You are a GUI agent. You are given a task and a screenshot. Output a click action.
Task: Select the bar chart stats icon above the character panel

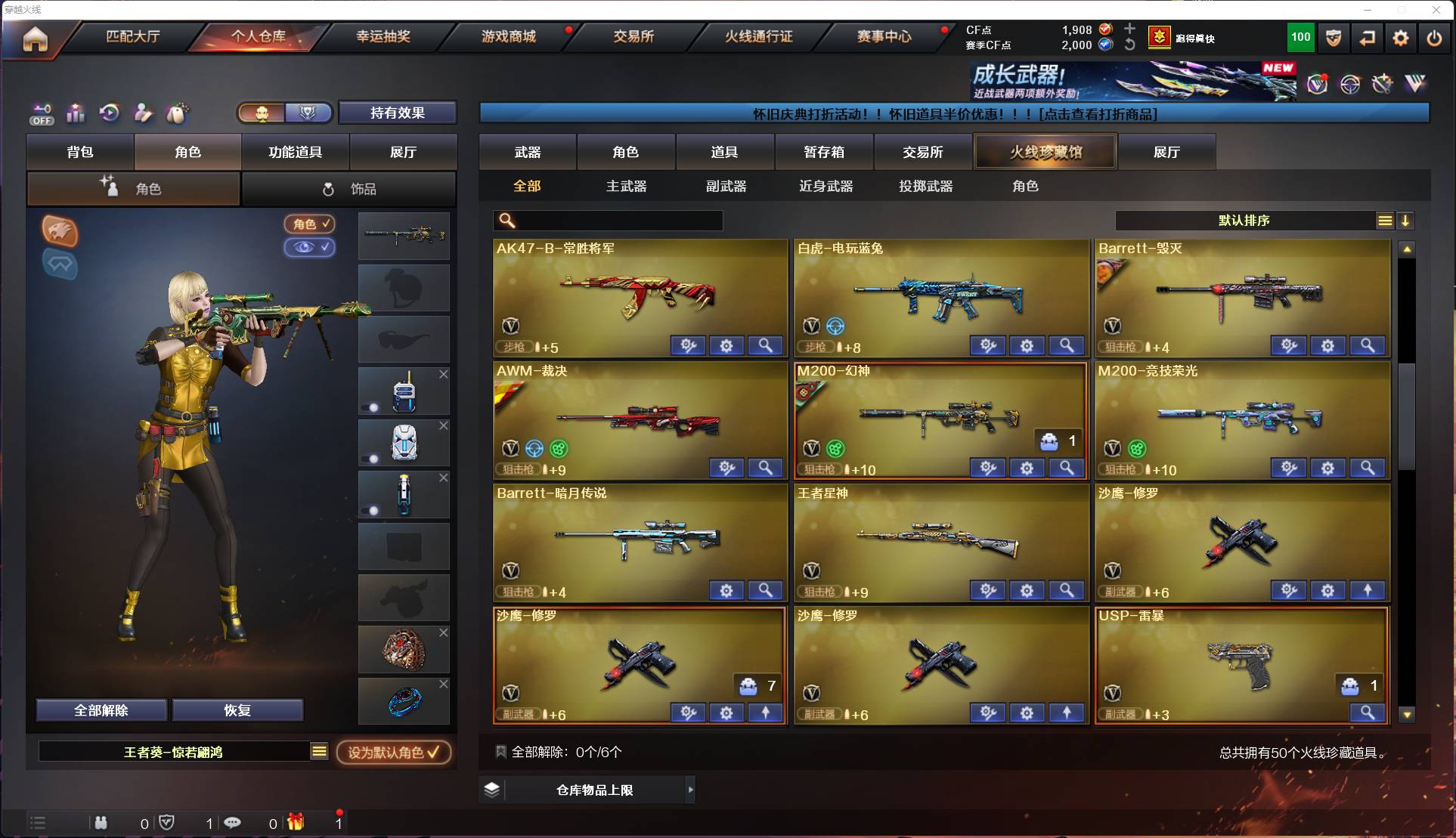click(76, 113)
